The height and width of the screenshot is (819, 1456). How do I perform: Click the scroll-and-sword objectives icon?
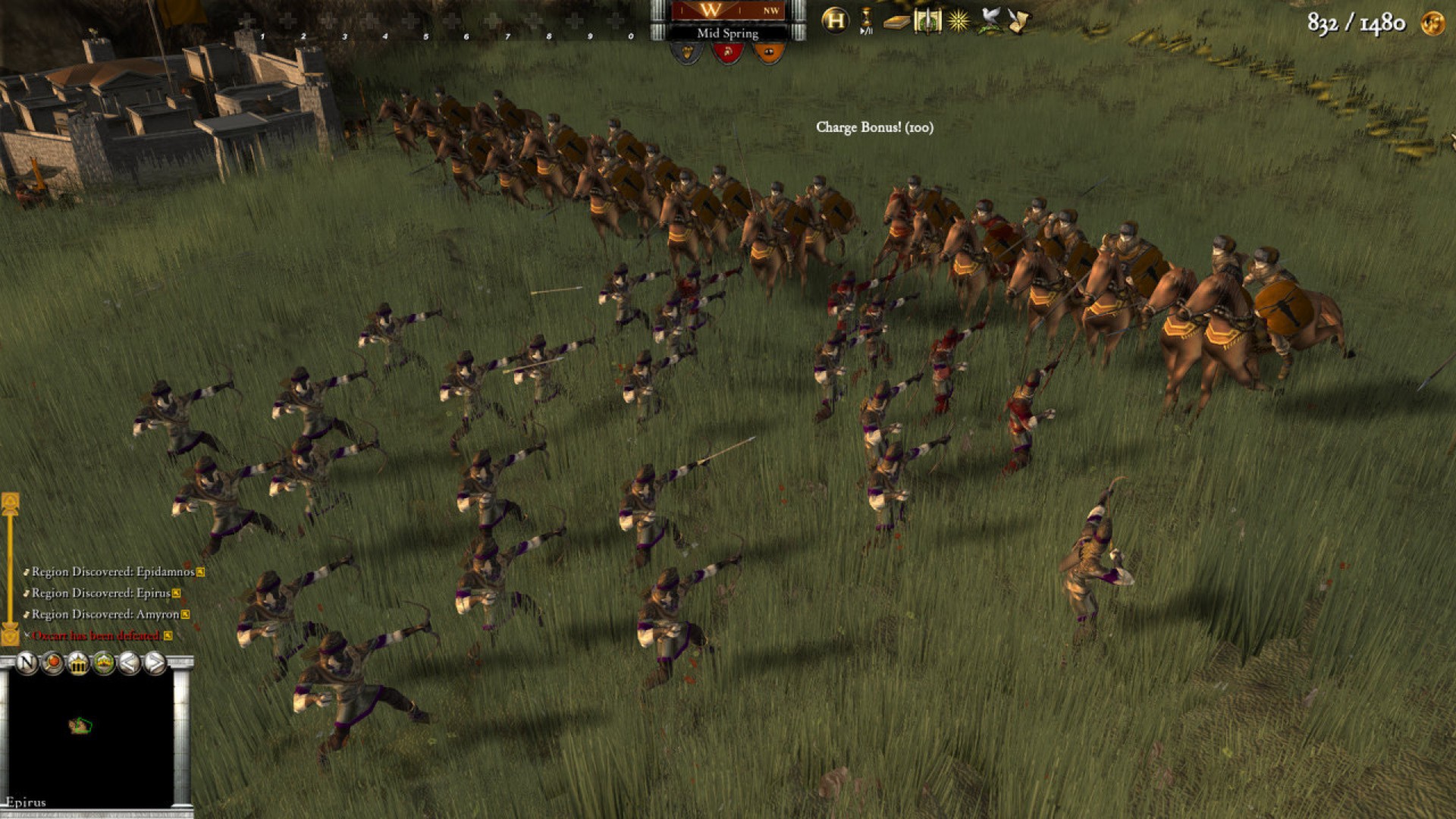tap(928, 20)
